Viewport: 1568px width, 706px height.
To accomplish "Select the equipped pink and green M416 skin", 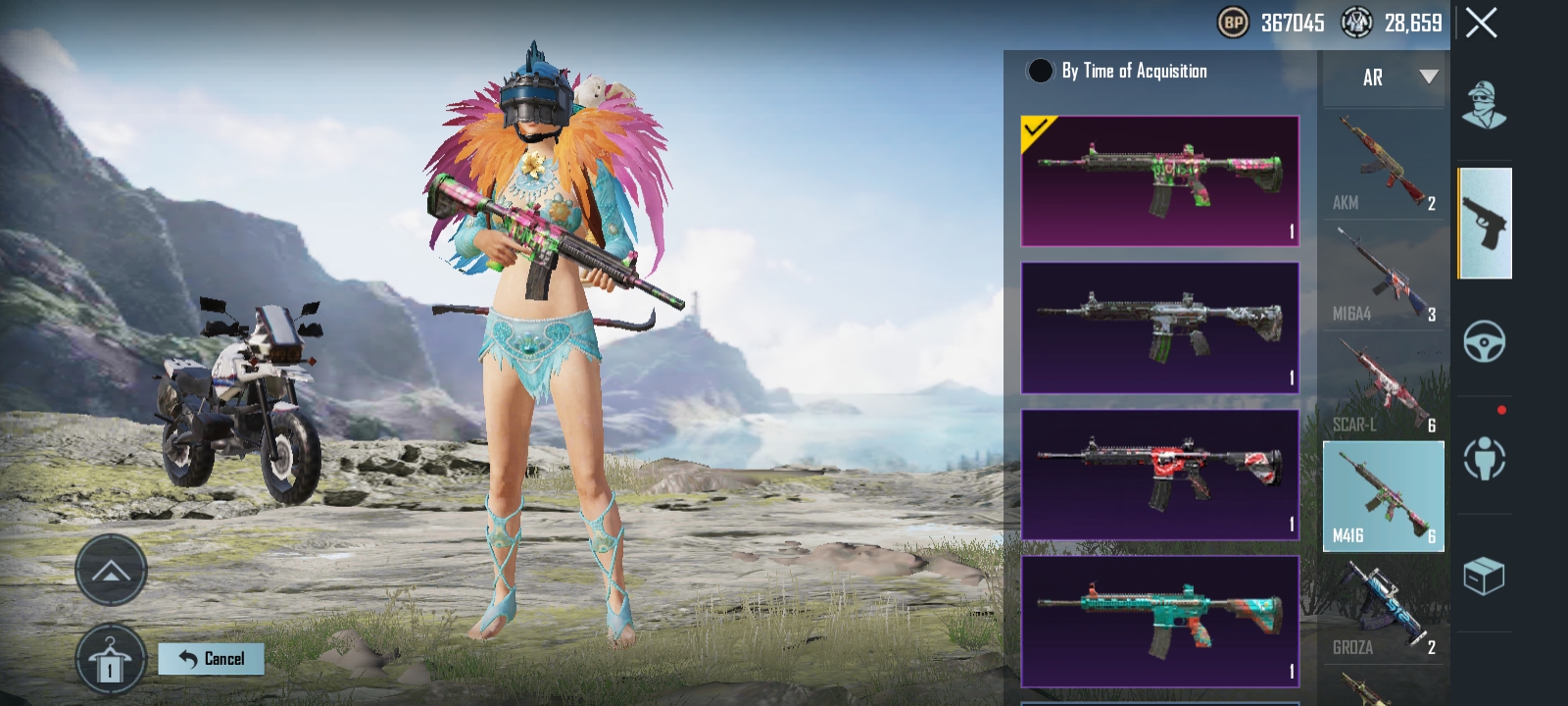I will click(x=1160, y=180).
